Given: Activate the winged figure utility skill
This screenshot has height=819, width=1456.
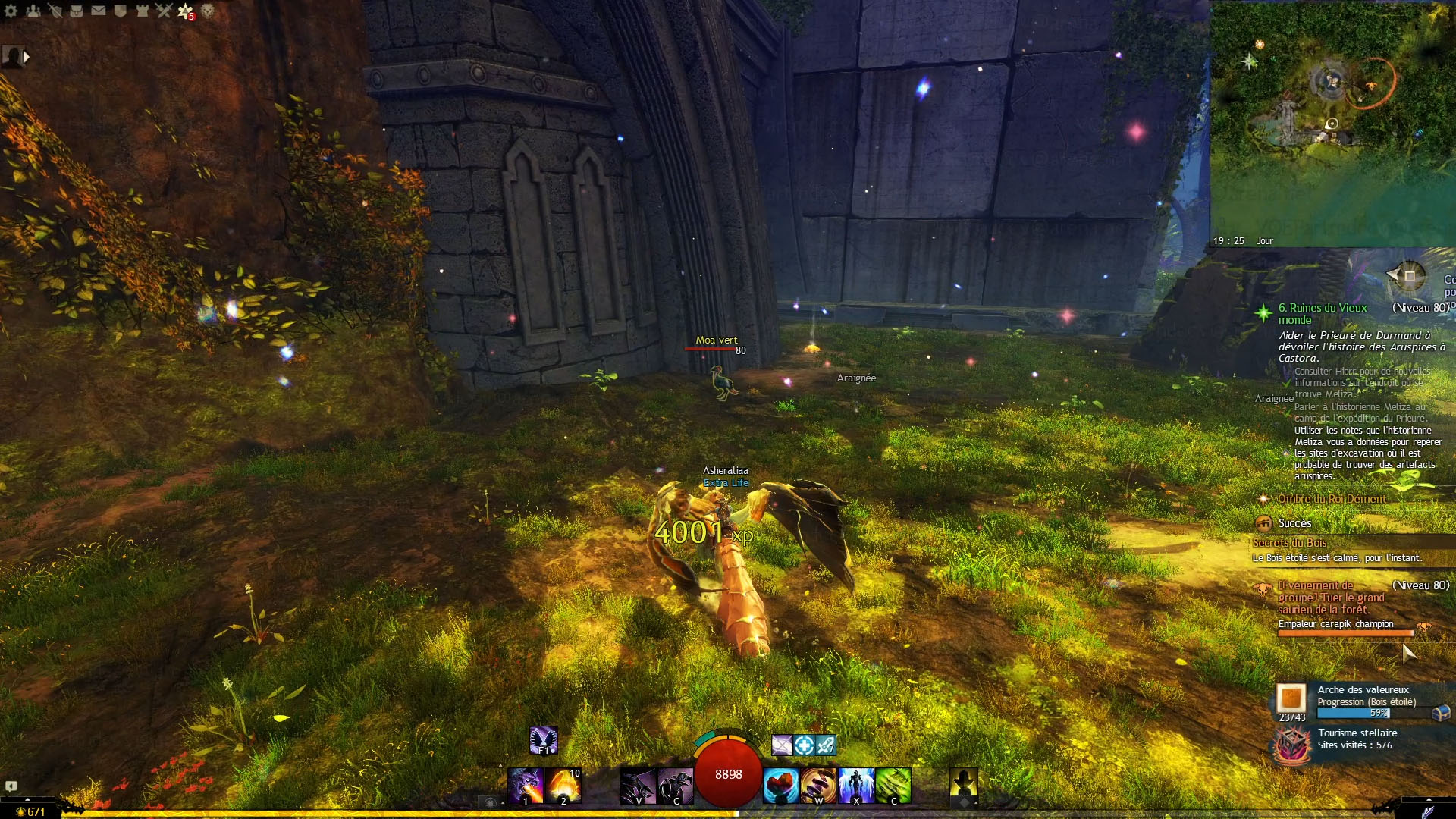Looking at the screenshot, I should coord(856,785).
